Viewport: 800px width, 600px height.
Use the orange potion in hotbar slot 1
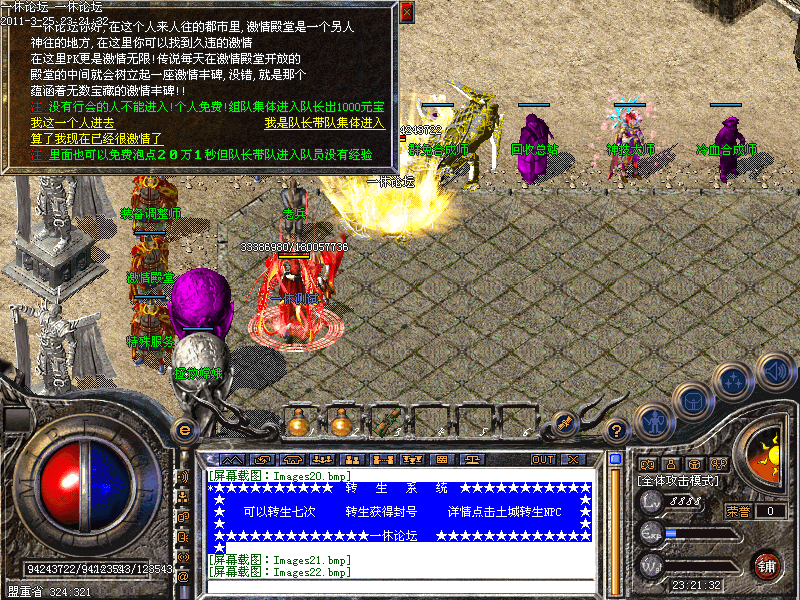298,423
